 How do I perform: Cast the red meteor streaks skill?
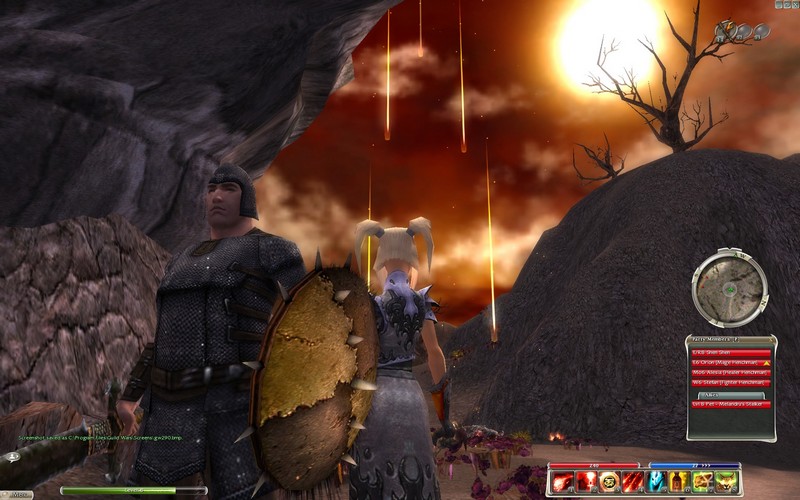(x=632, y=481)
